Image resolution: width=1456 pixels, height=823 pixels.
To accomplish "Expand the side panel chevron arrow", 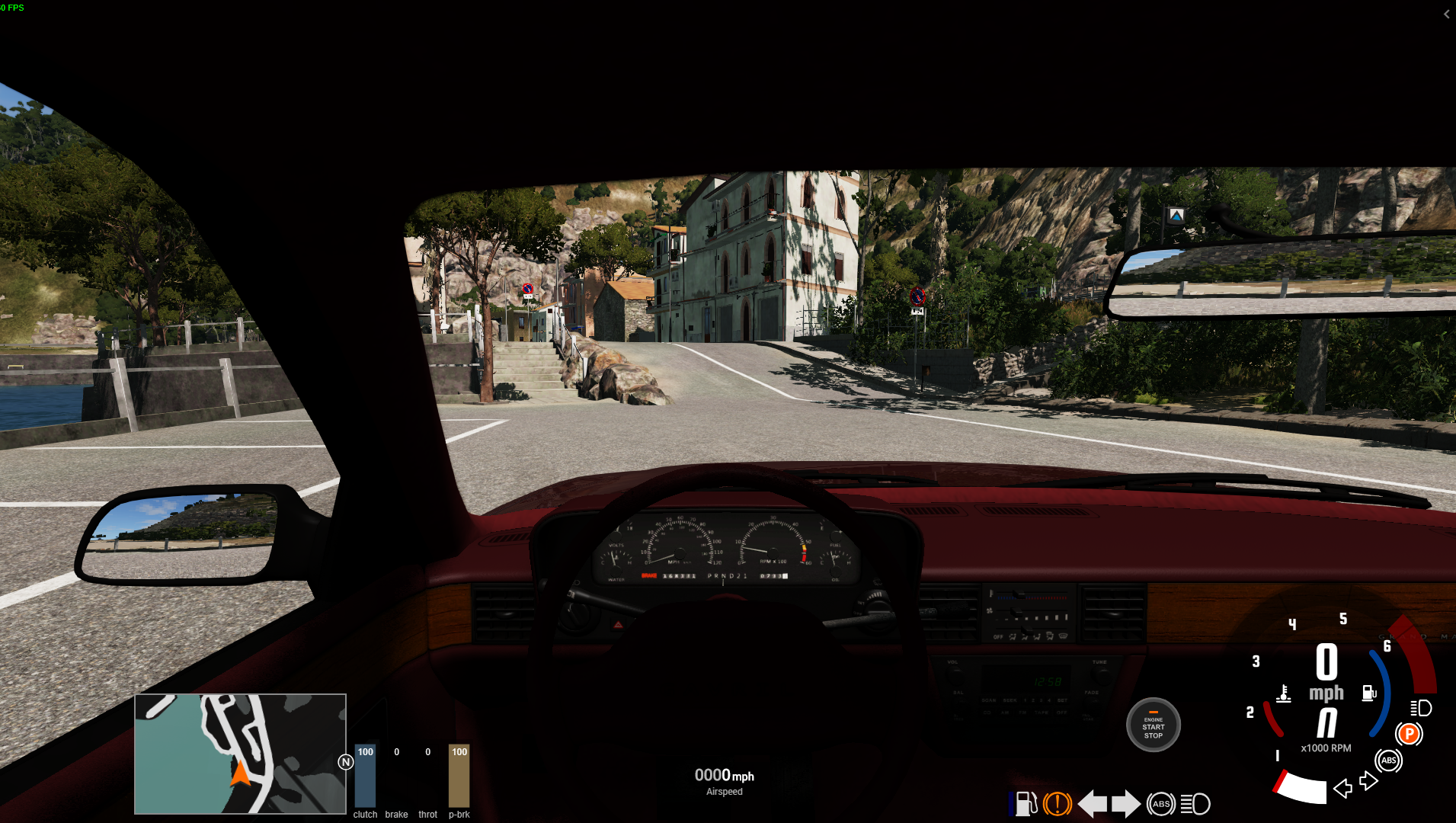I will [x=1446, y=14].
